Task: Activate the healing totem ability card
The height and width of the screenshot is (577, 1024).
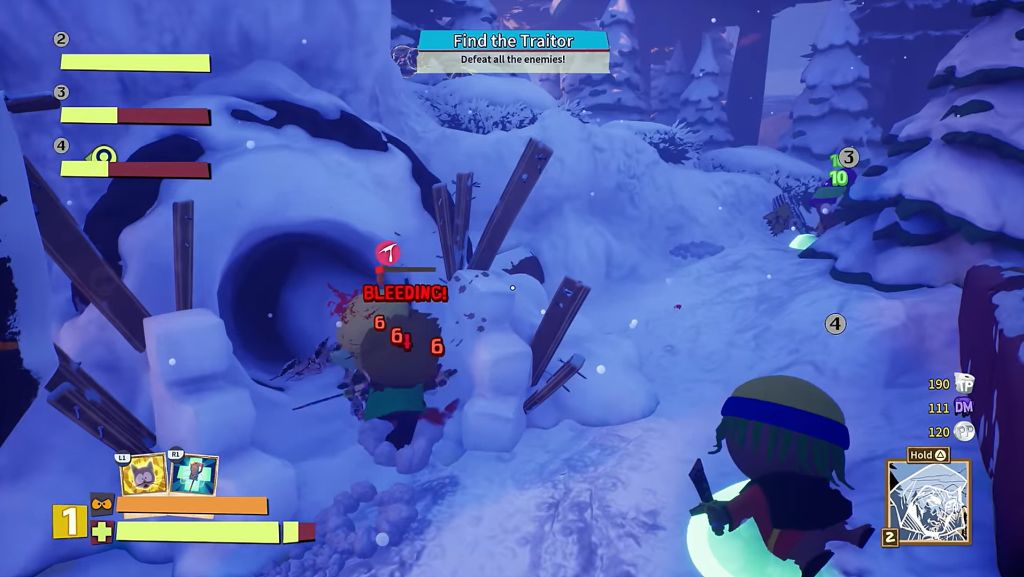Action: click(193, 475)
